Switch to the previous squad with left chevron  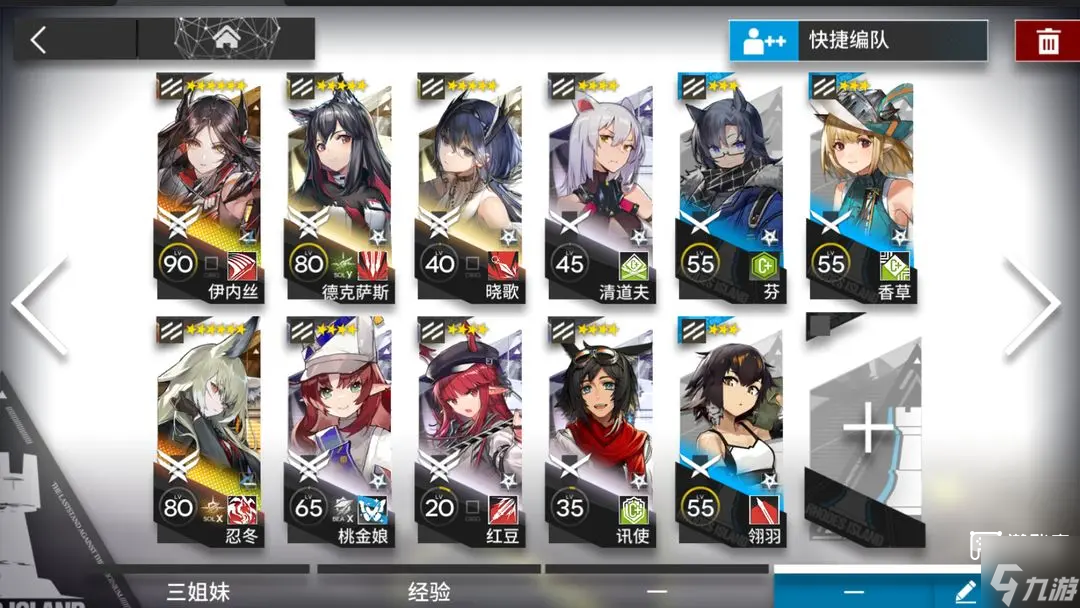40,305
